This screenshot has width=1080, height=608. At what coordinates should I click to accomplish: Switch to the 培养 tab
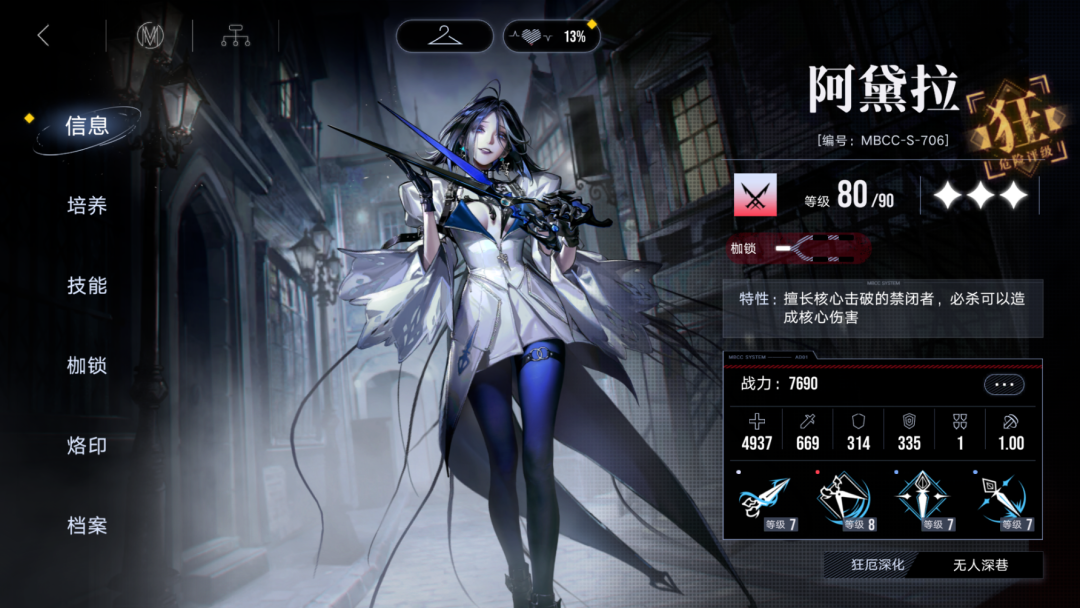(x=87, y=206)
